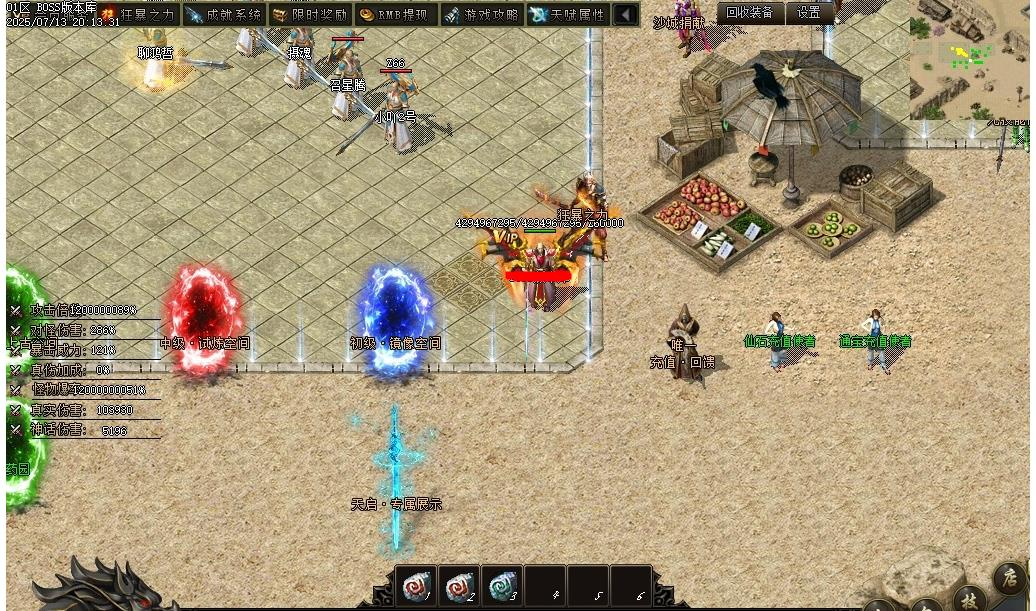Open the 店 shop round button
The width and height of the screenshot is (1036, 611).
pos(1009,578)
